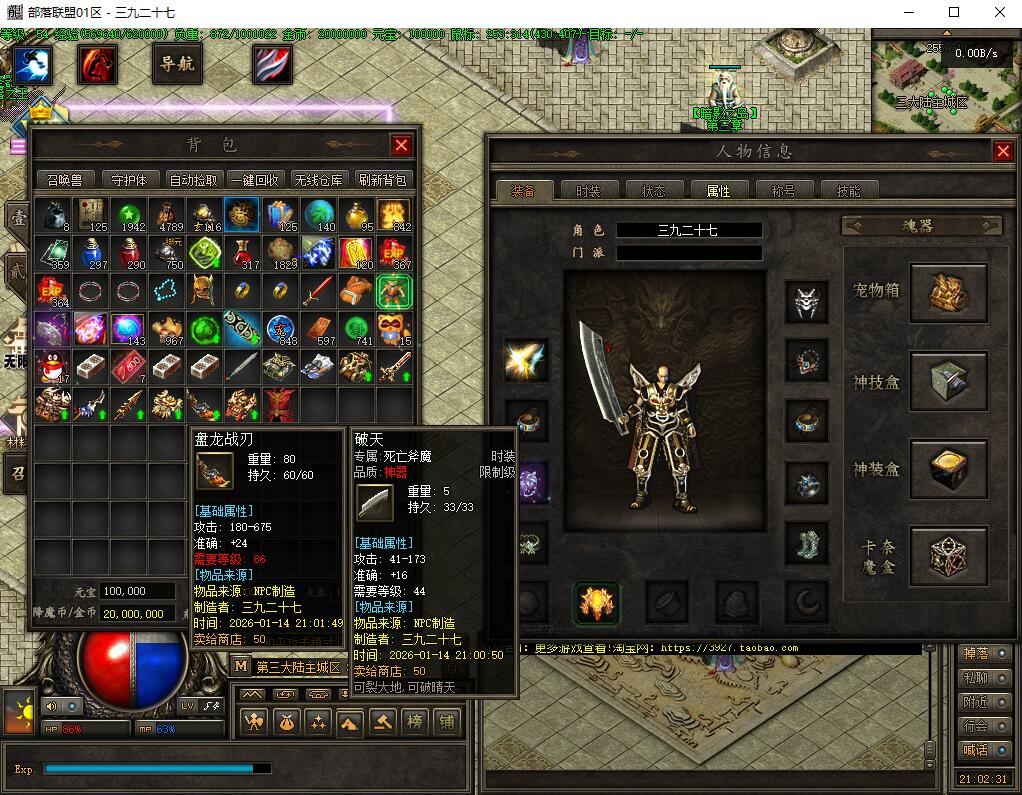1022x795 pixels.
Task: Toggle 自动捡取 auto pickup
Action: click(193, 180)
